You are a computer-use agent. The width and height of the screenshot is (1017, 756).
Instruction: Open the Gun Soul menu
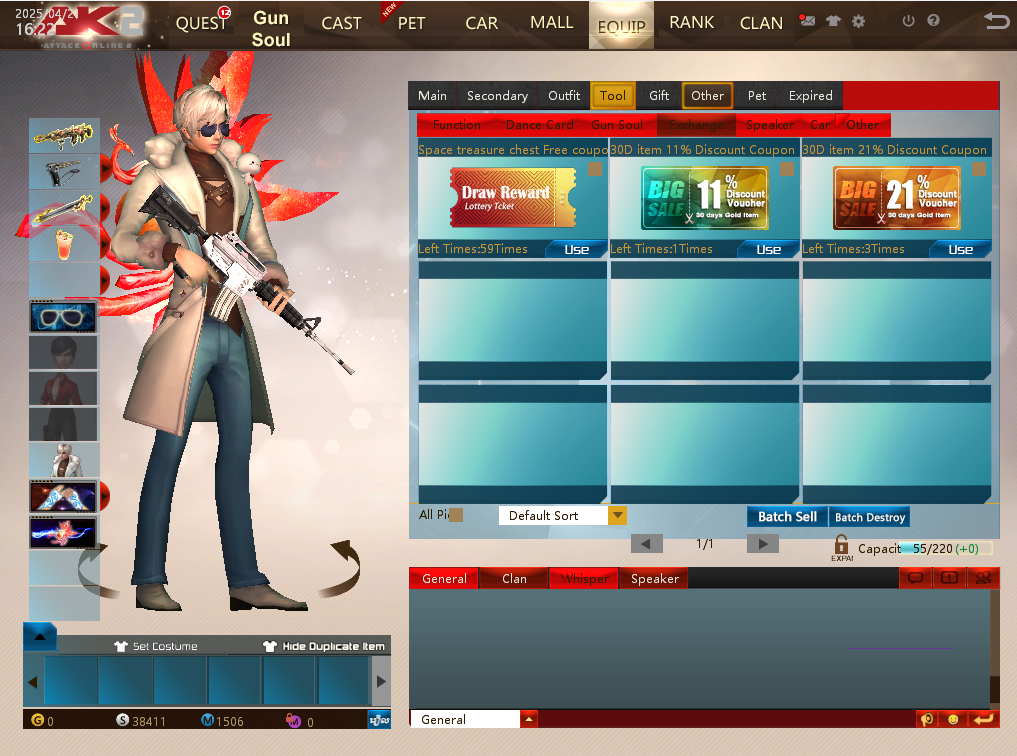point(271,28)
